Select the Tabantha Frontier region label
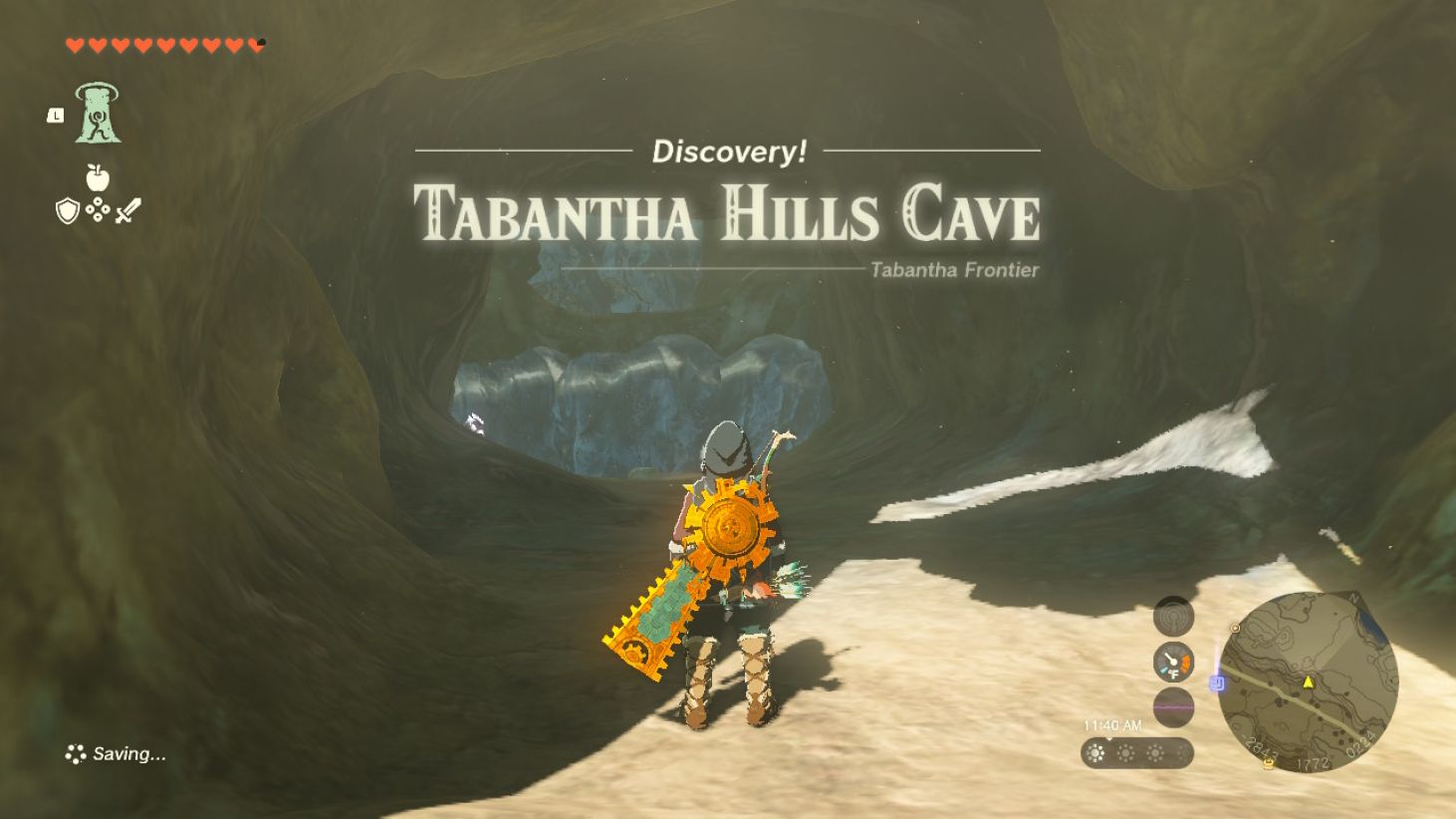The image size is (1456, 819). [x=953, y=269]
